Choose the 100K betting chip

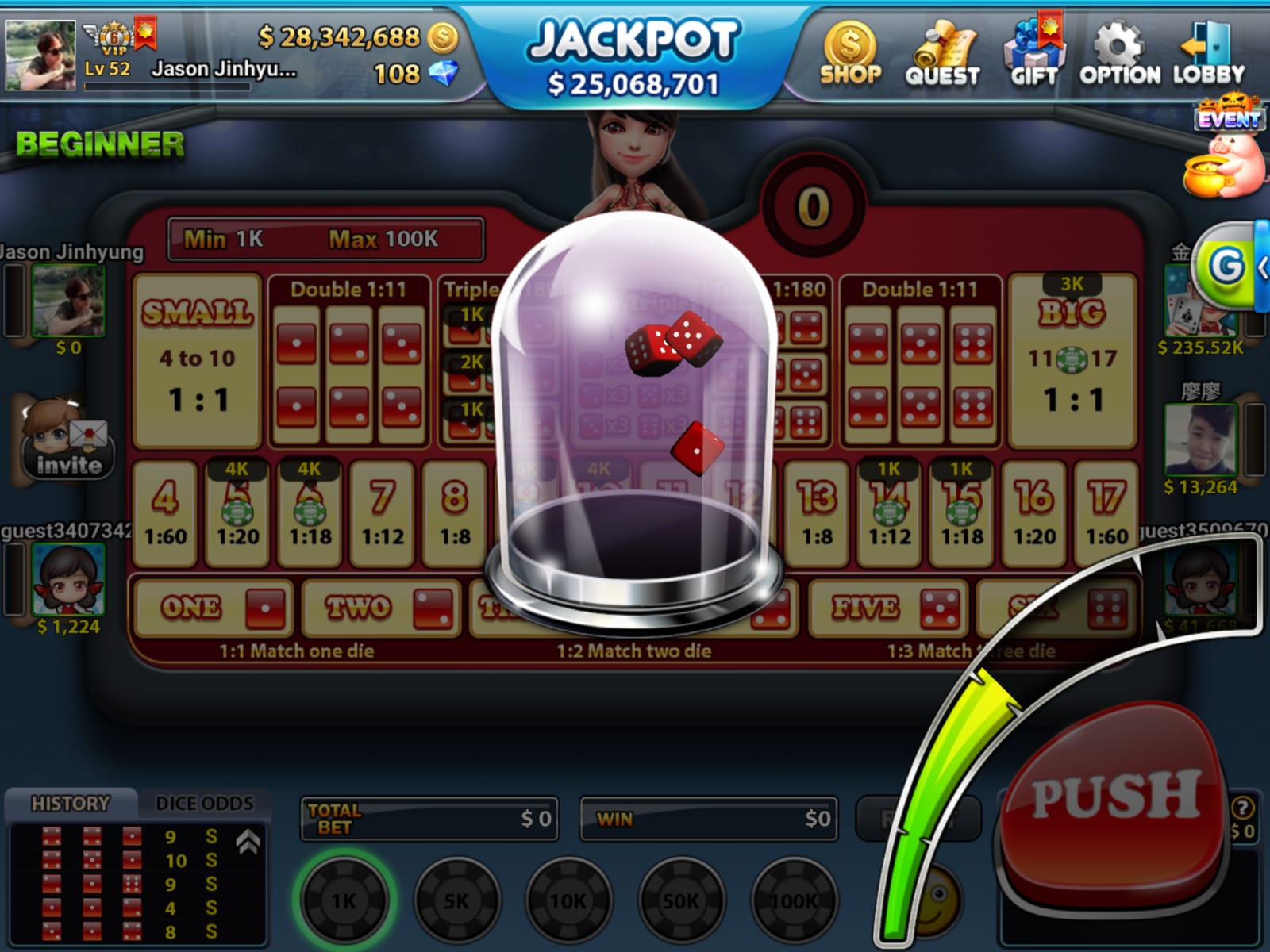pyautogui.click(x=794, y=900)
